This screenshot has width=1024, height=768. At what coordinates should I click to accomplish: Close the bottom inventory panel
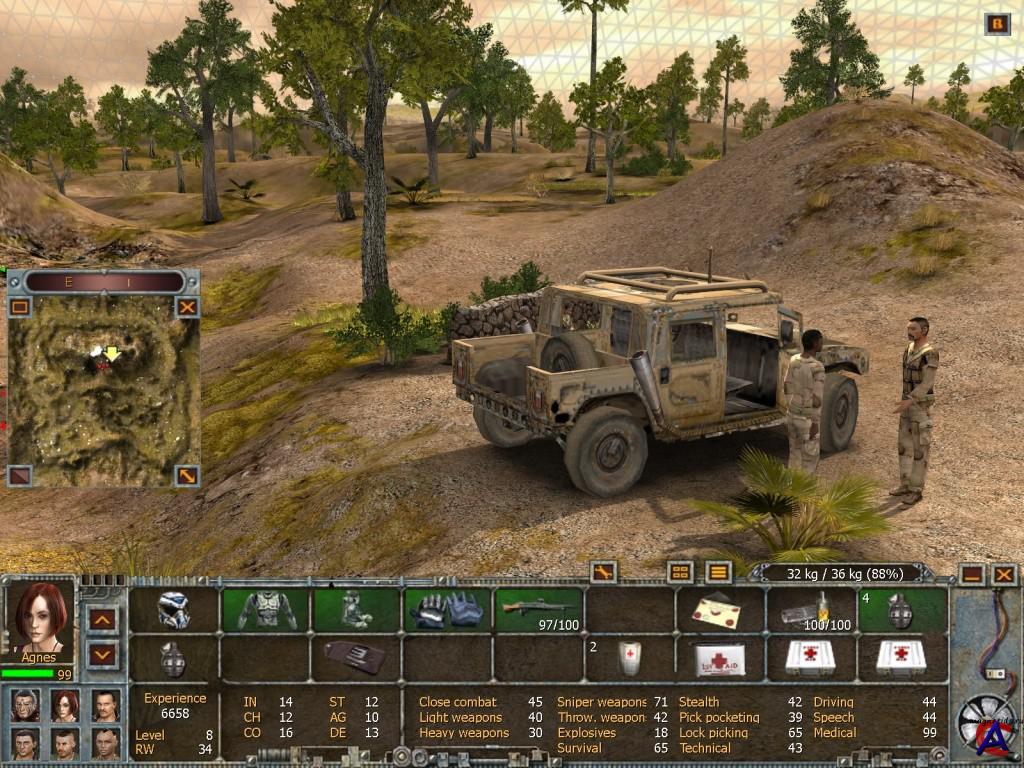(x=1003, y=574)
